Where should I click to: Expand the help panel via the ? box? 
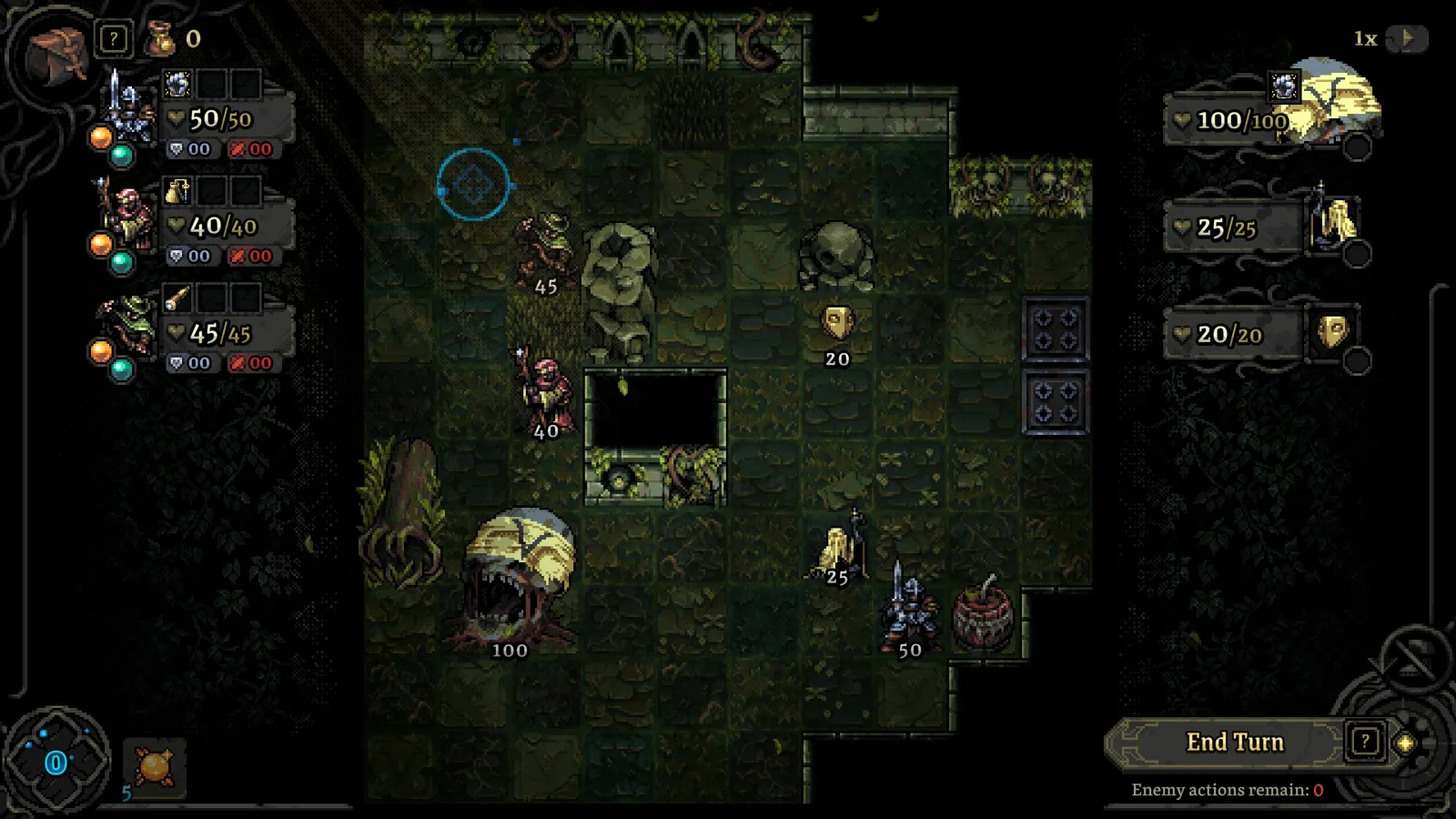click(x=113, y=38)
